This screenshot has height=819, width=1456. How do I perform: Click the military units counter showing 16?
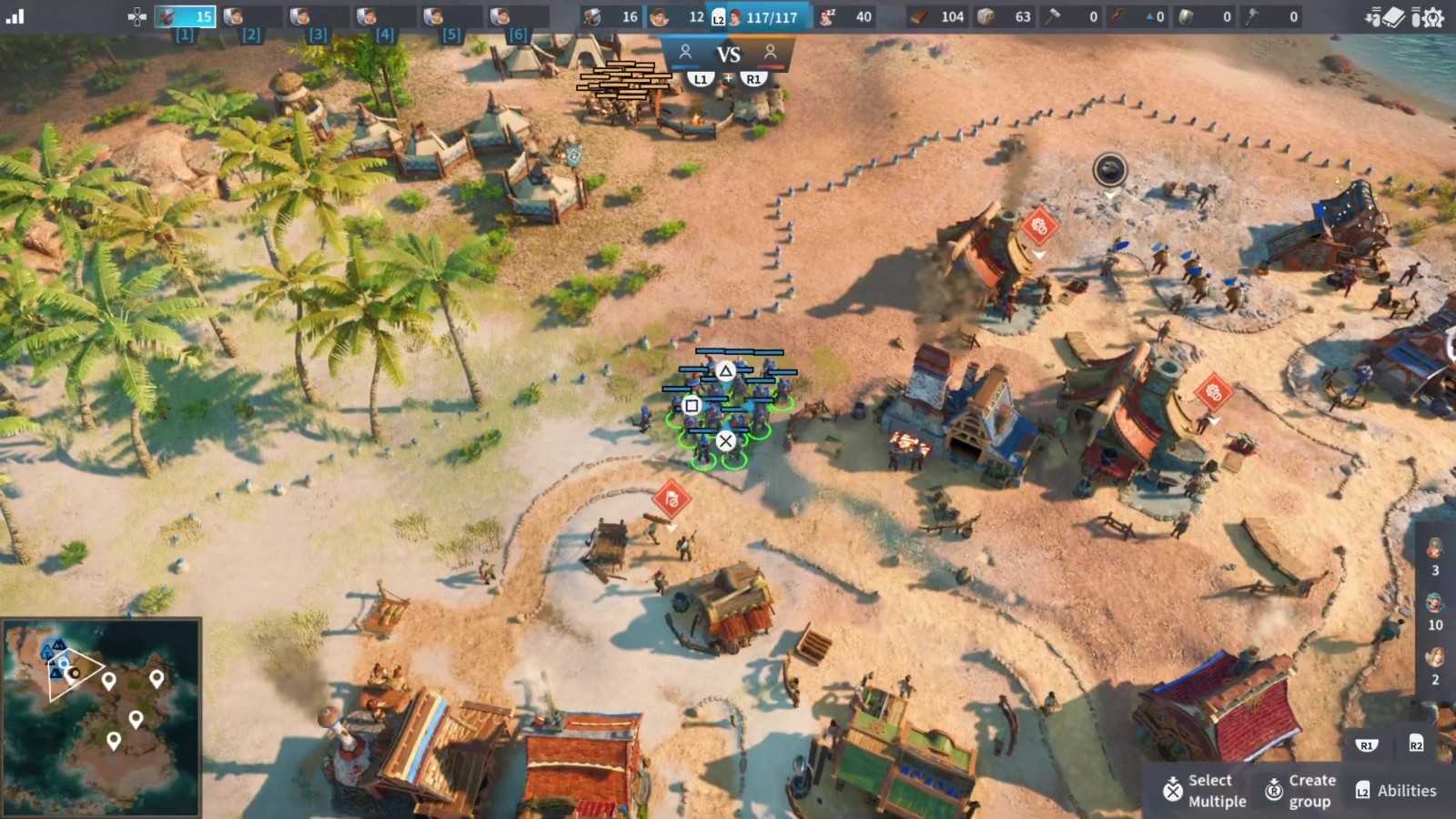click(612, 16)
